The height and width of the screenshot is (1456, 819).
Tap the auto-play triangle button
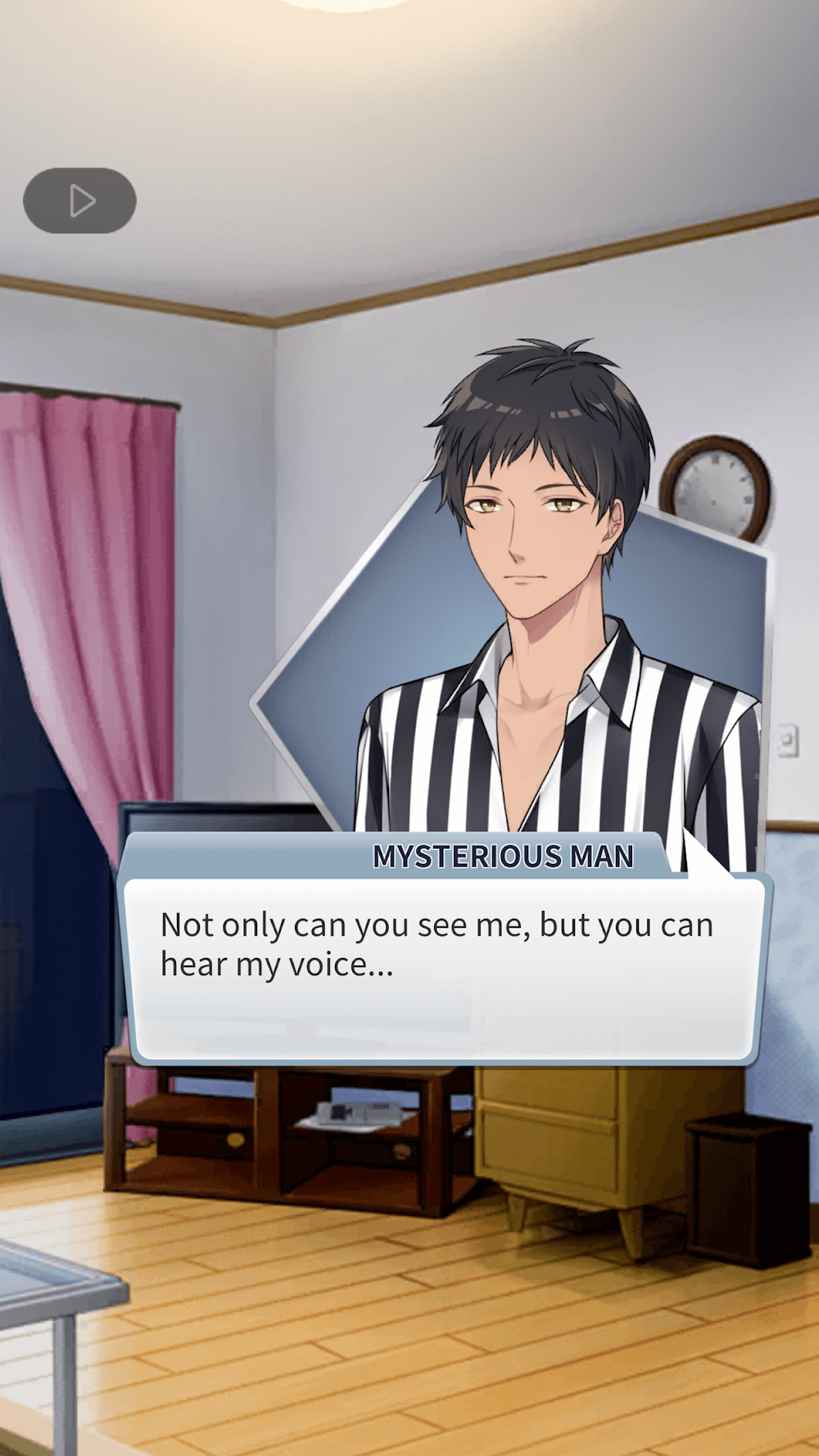(79, 201)
